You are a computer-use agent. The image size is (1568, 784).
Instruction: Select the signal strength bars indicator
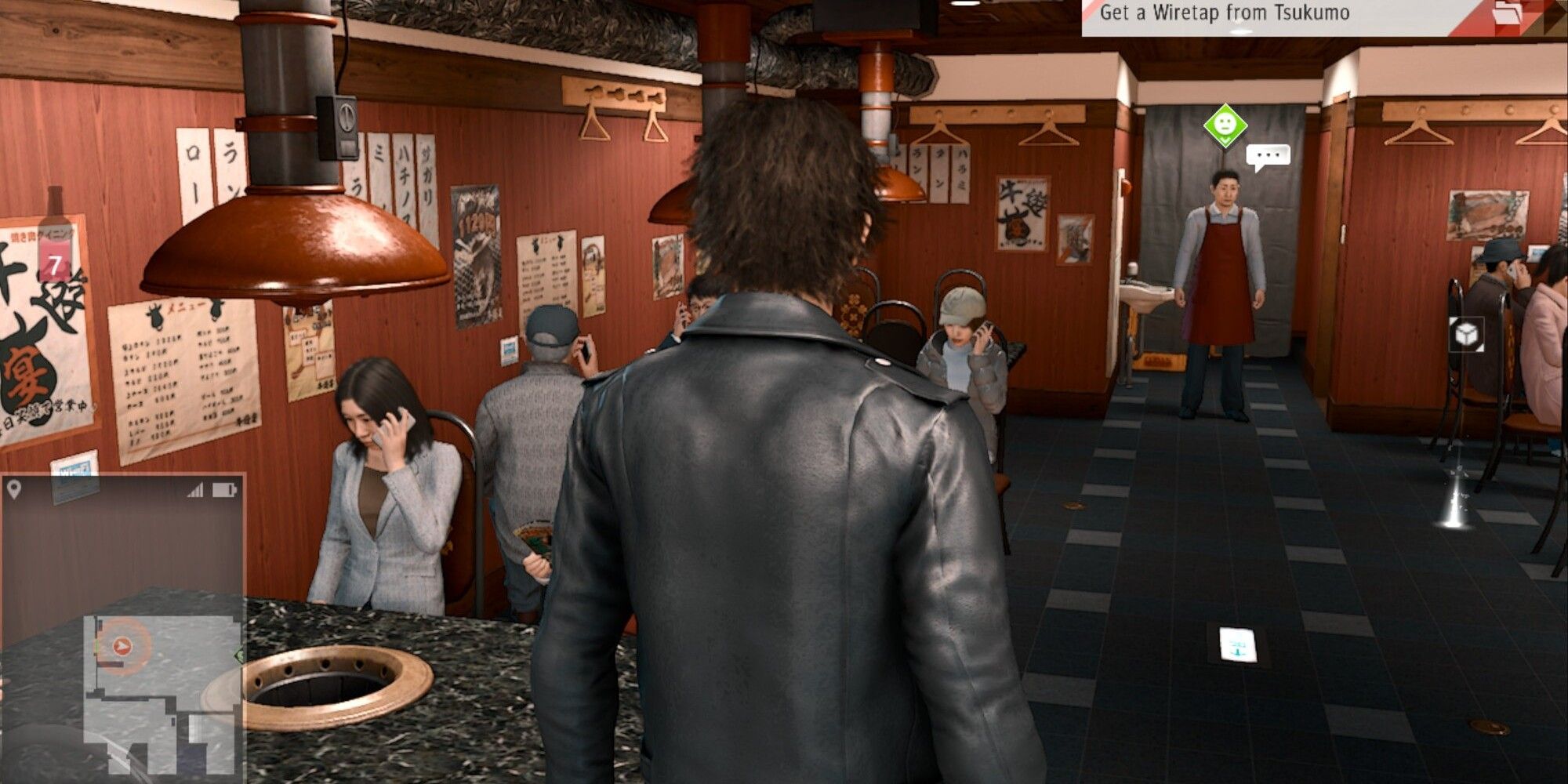click(194, 490)
